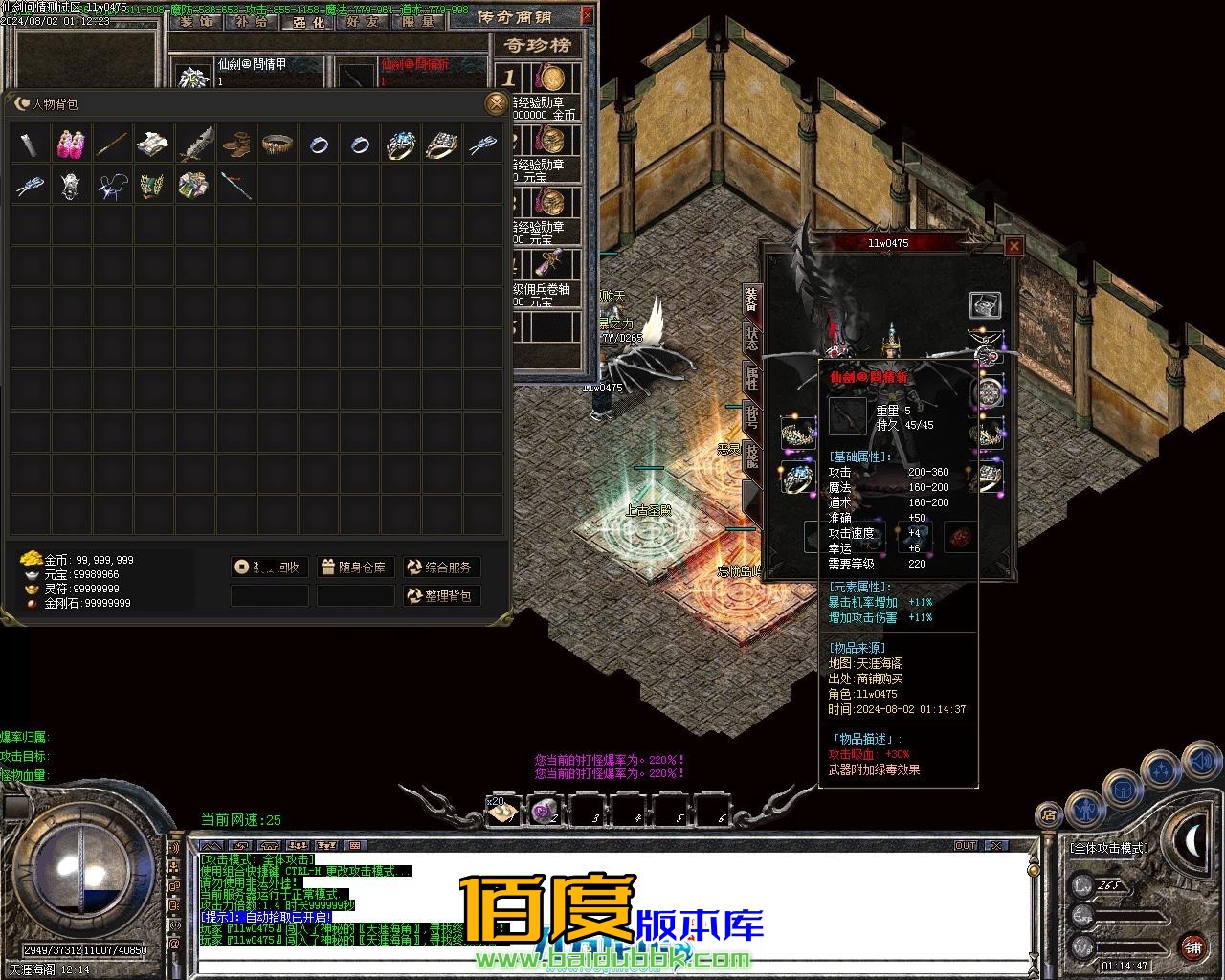
Task: Close the 人物背包 inventory window
Action: tap(495, 103)
